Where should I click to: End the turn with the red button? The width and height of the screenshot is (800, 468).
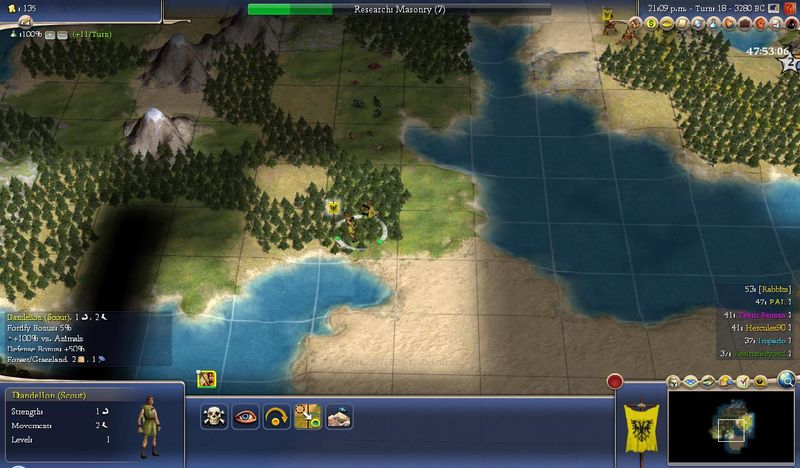click(x=616, y=382)
